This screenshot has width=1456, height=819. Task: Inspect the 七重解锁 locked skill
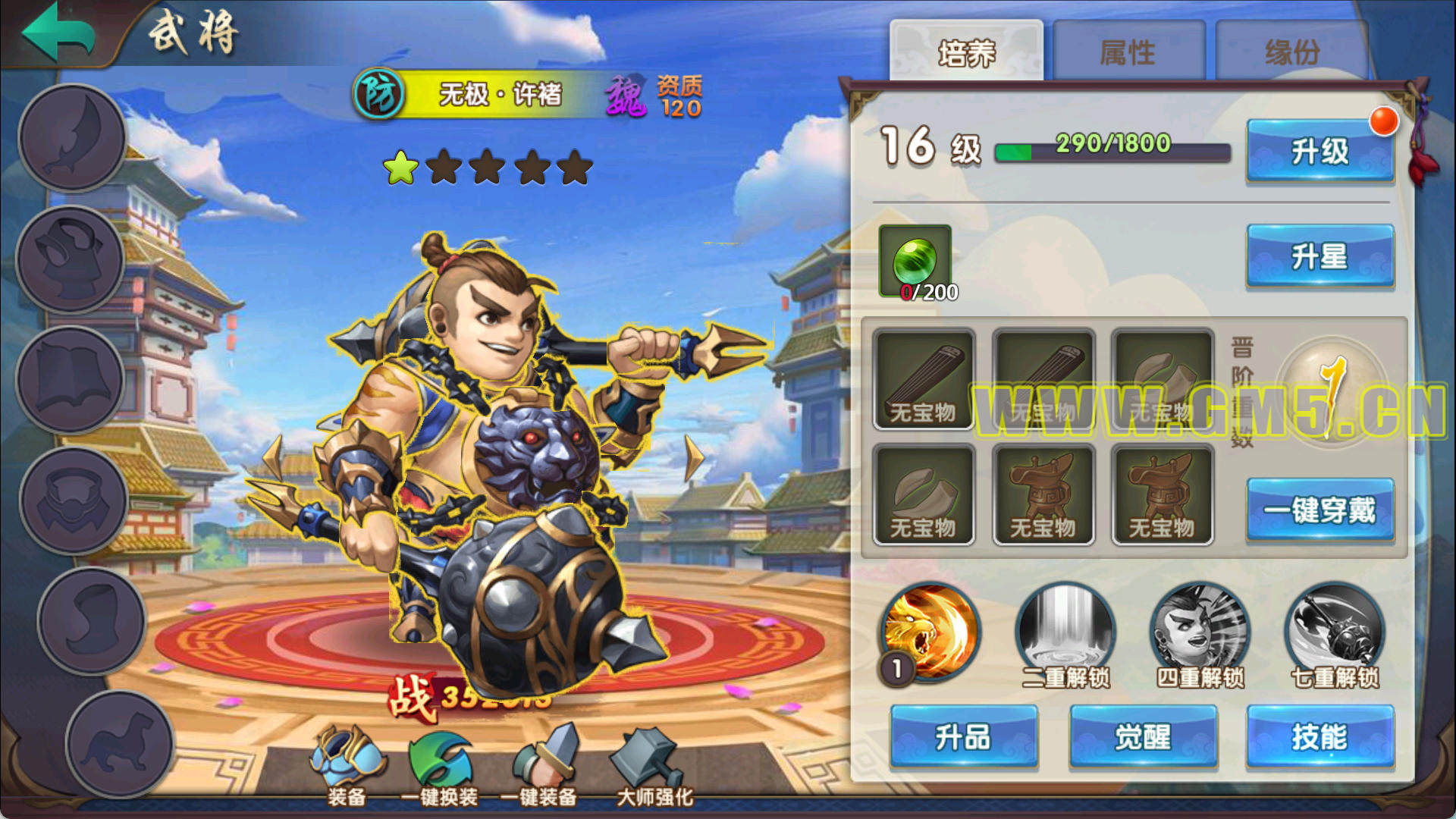click(x=1335, y=631)
